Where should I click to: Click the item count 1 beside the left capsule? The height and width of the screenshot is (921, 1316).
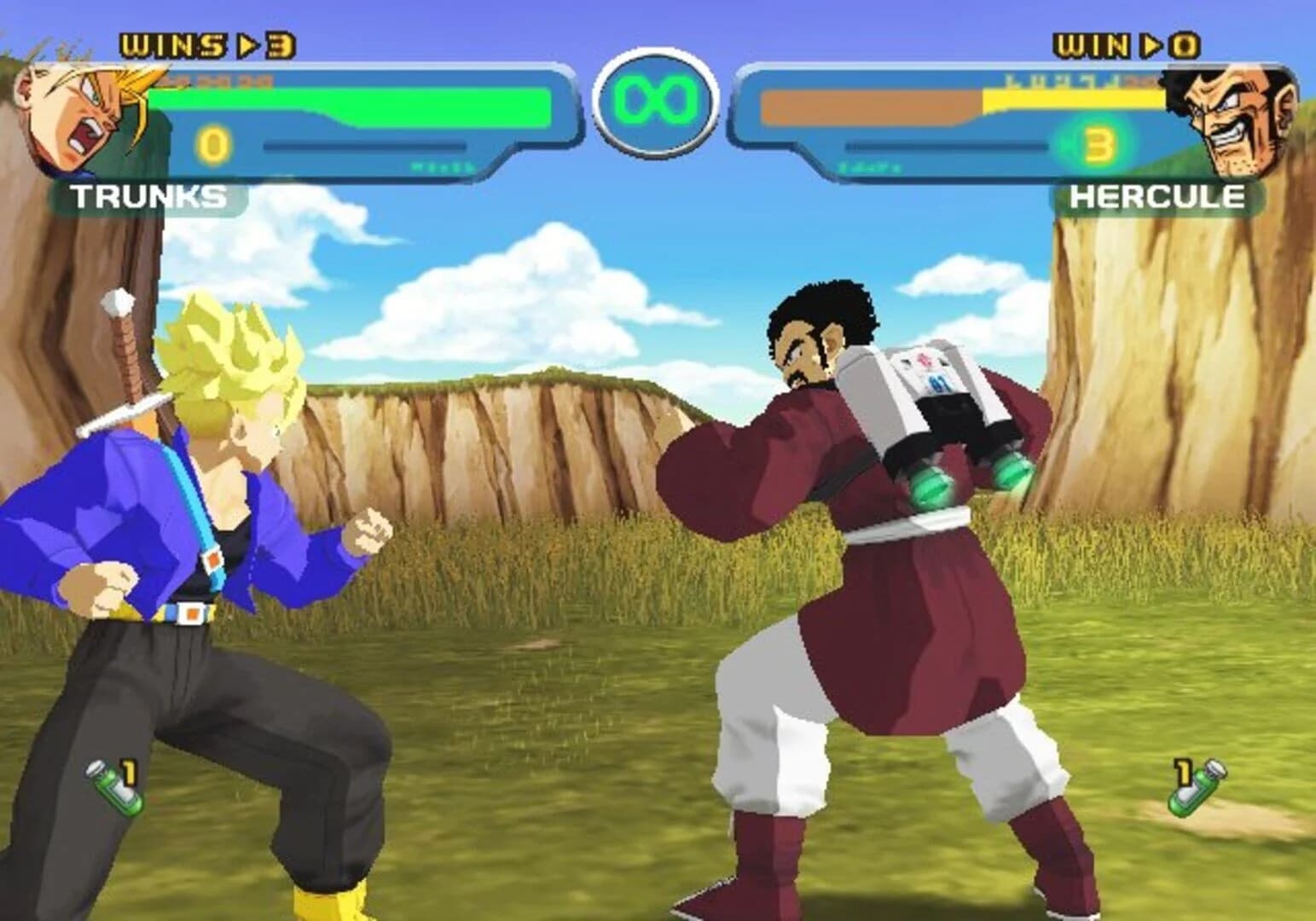(130, 770)
